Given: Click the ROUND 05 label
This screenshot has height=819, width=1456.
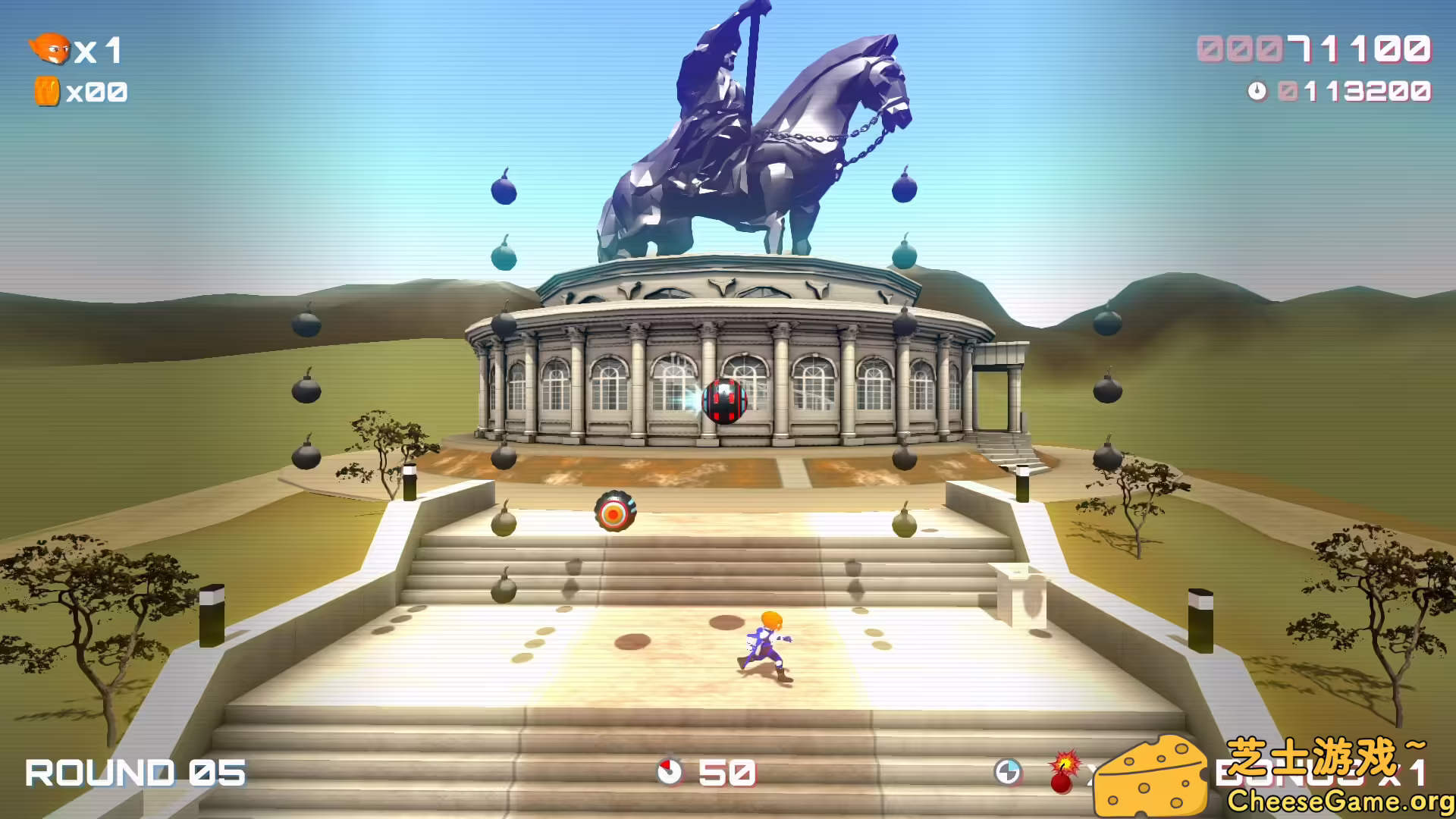Looking at the screenshot, I should coord(136,772).
